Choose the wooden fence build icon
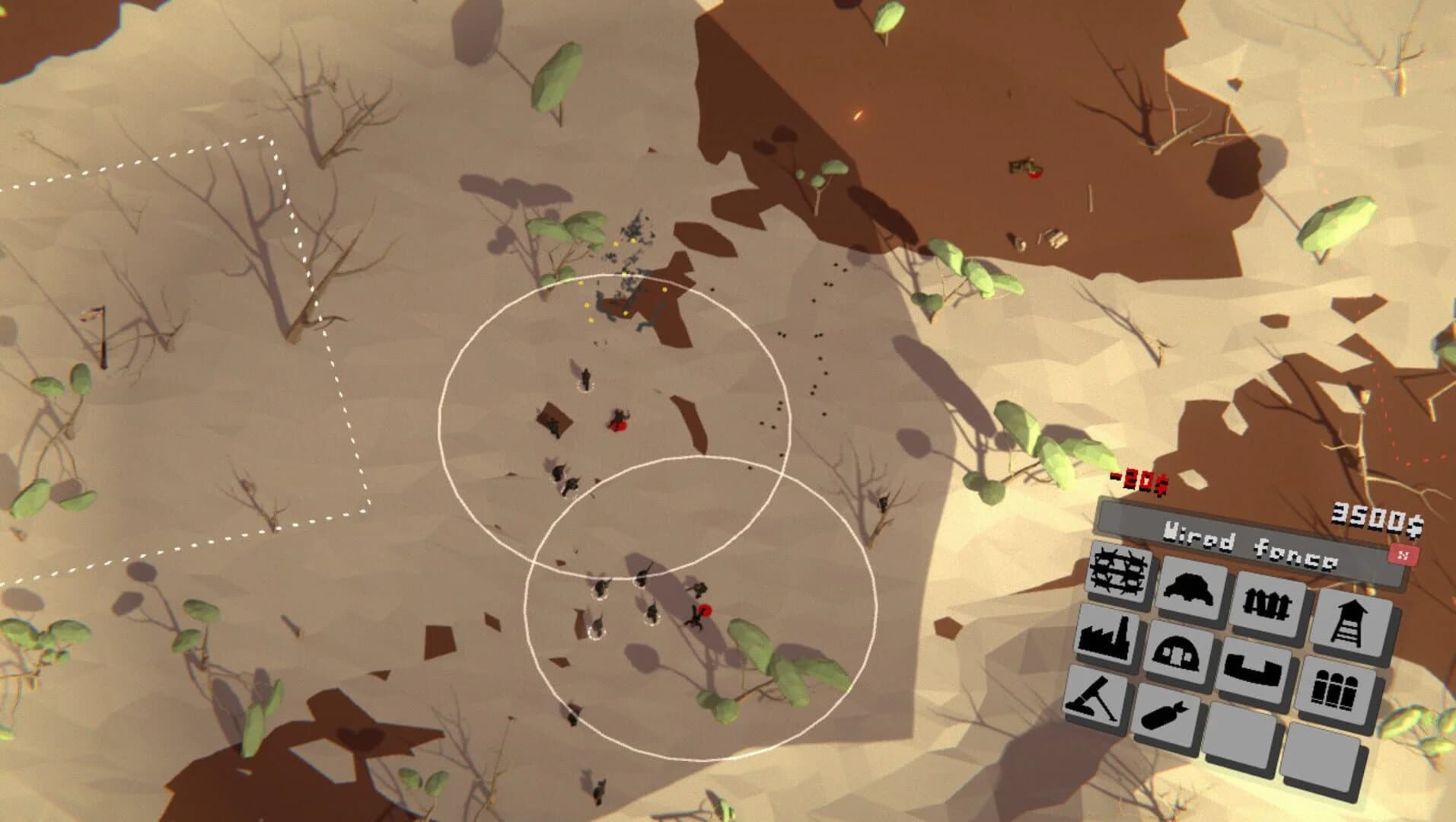Screen dimensions: 1456x822 (x=1266, y=603)
